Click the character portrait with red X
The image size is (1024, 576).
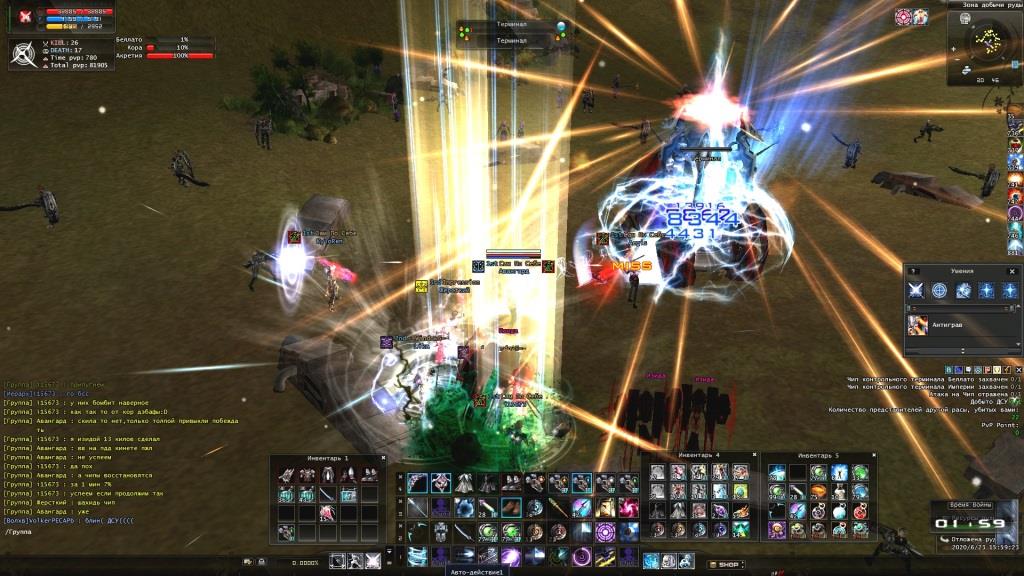(25, 16)
